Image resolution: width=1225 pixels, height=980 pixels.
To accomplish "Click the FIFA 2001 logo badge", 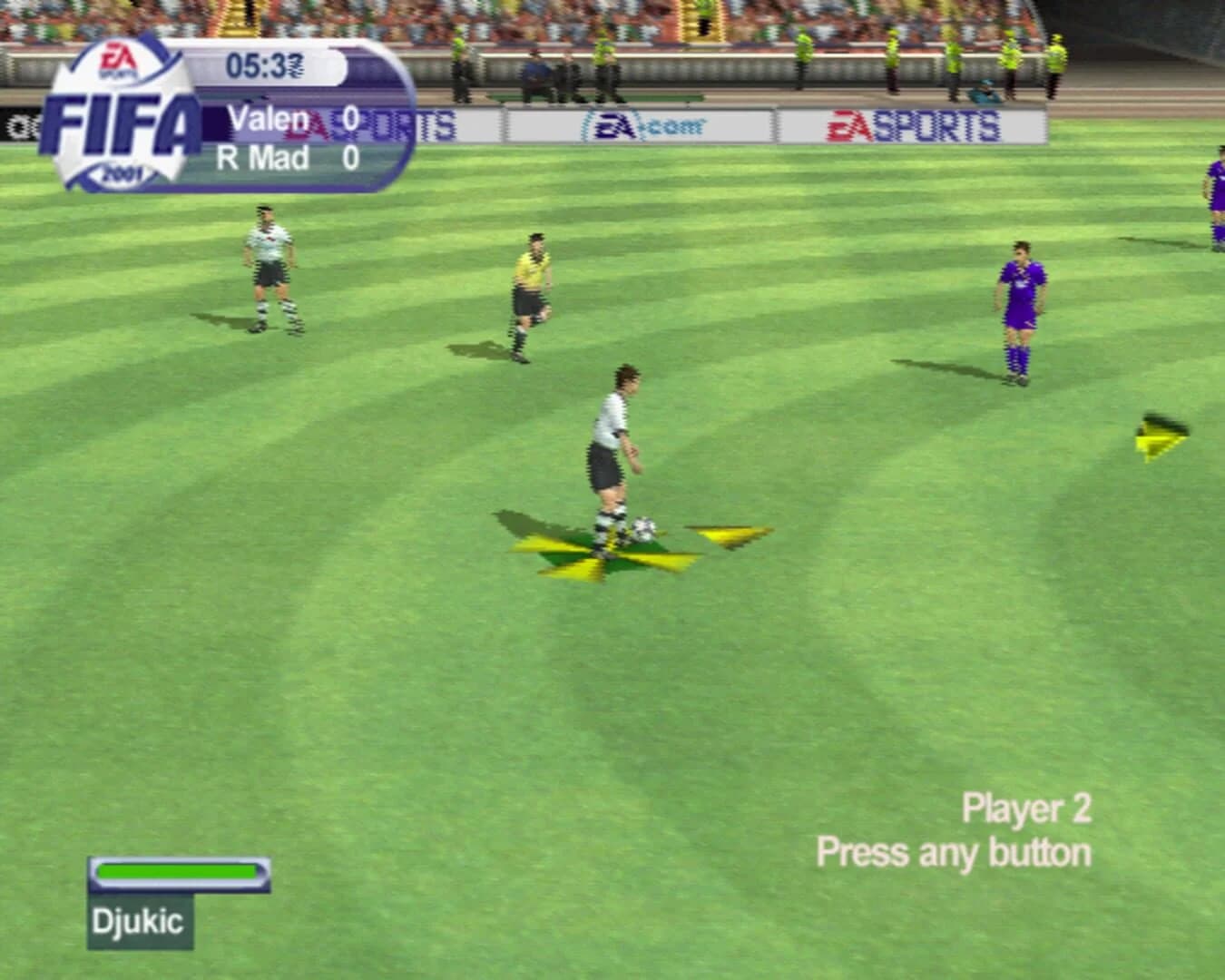I will click(122, 113).
